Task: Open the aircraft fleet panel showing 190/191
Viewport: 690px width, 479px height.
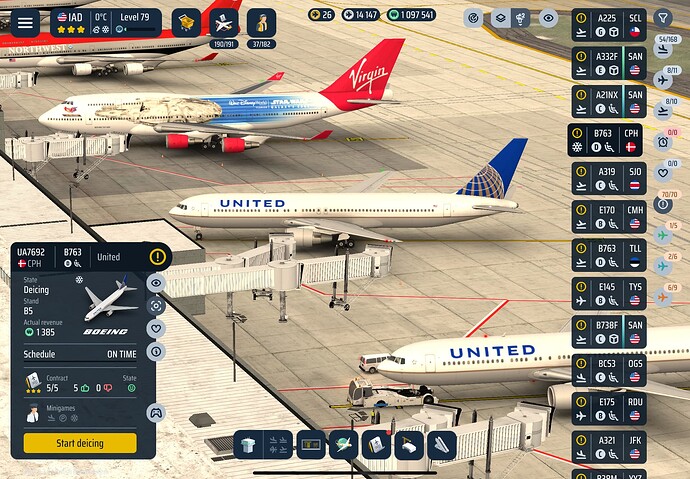Action: pyautogui.click(x=226, y=23)
